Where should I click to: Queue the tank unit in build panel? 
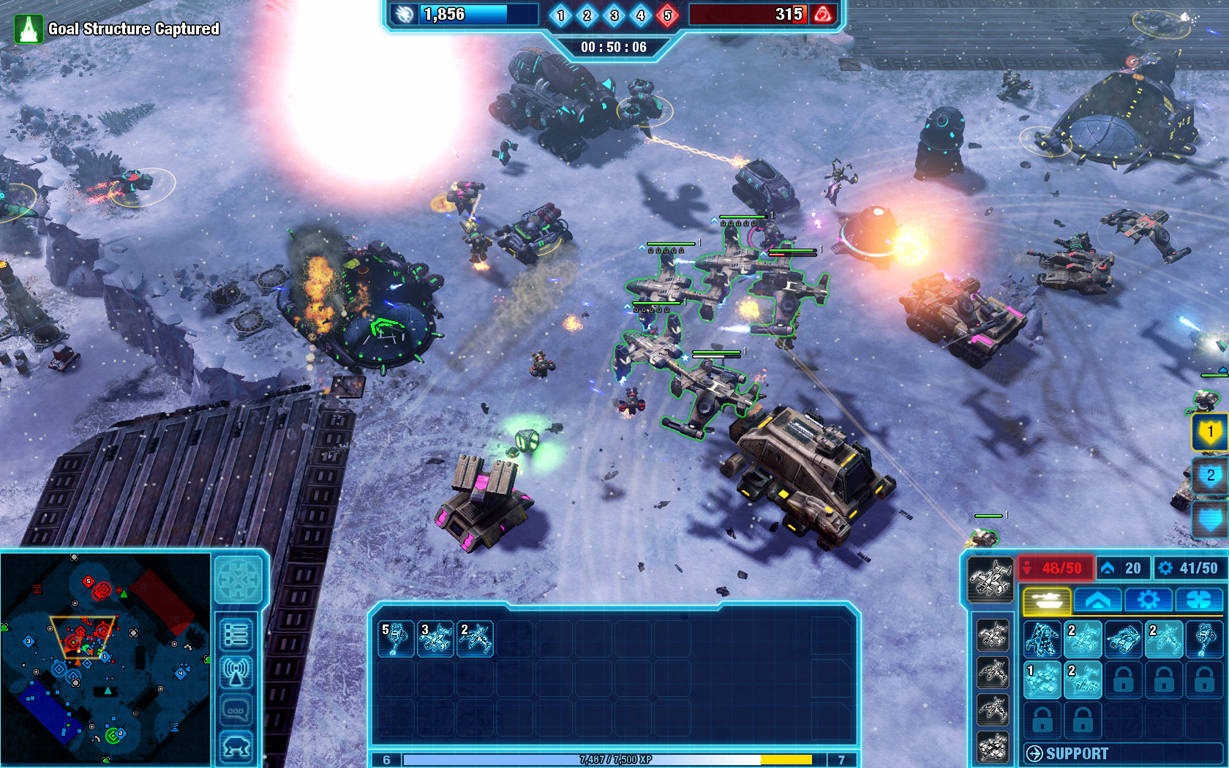1123,640
